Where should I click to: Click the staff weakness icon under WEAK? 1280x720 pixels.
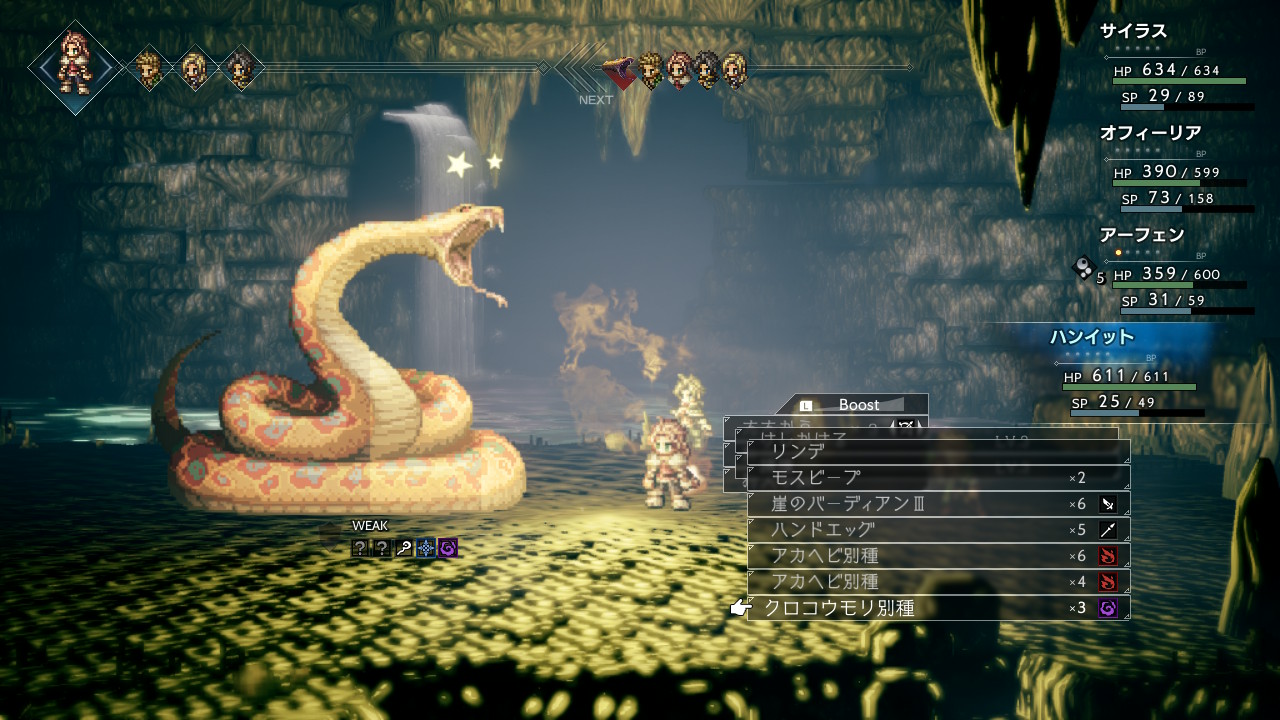pyautogui.click(x=404, y=547)
